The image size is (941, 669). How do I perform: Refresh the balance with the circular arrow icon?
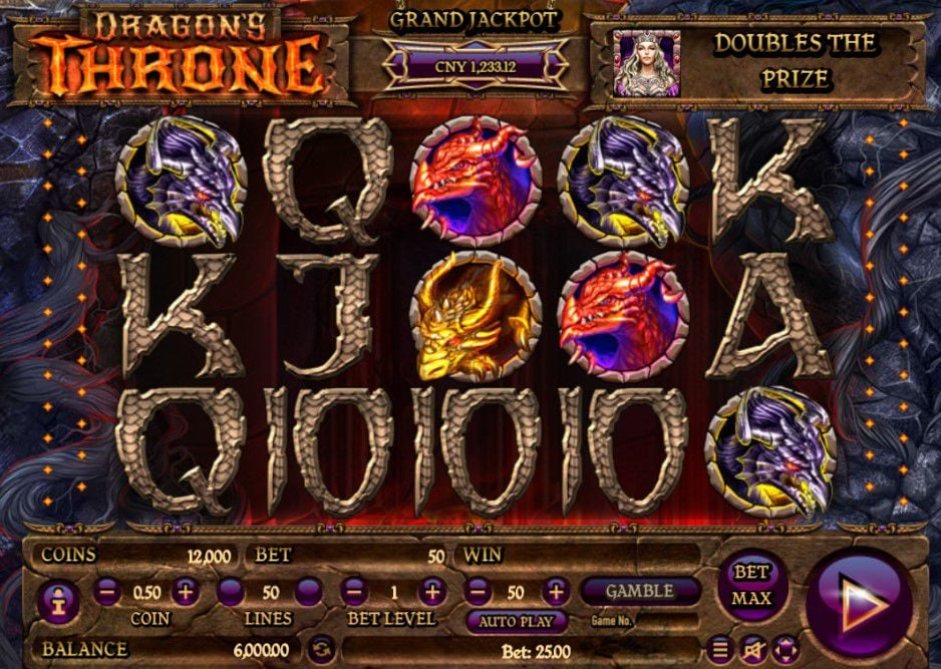[319, 649]
